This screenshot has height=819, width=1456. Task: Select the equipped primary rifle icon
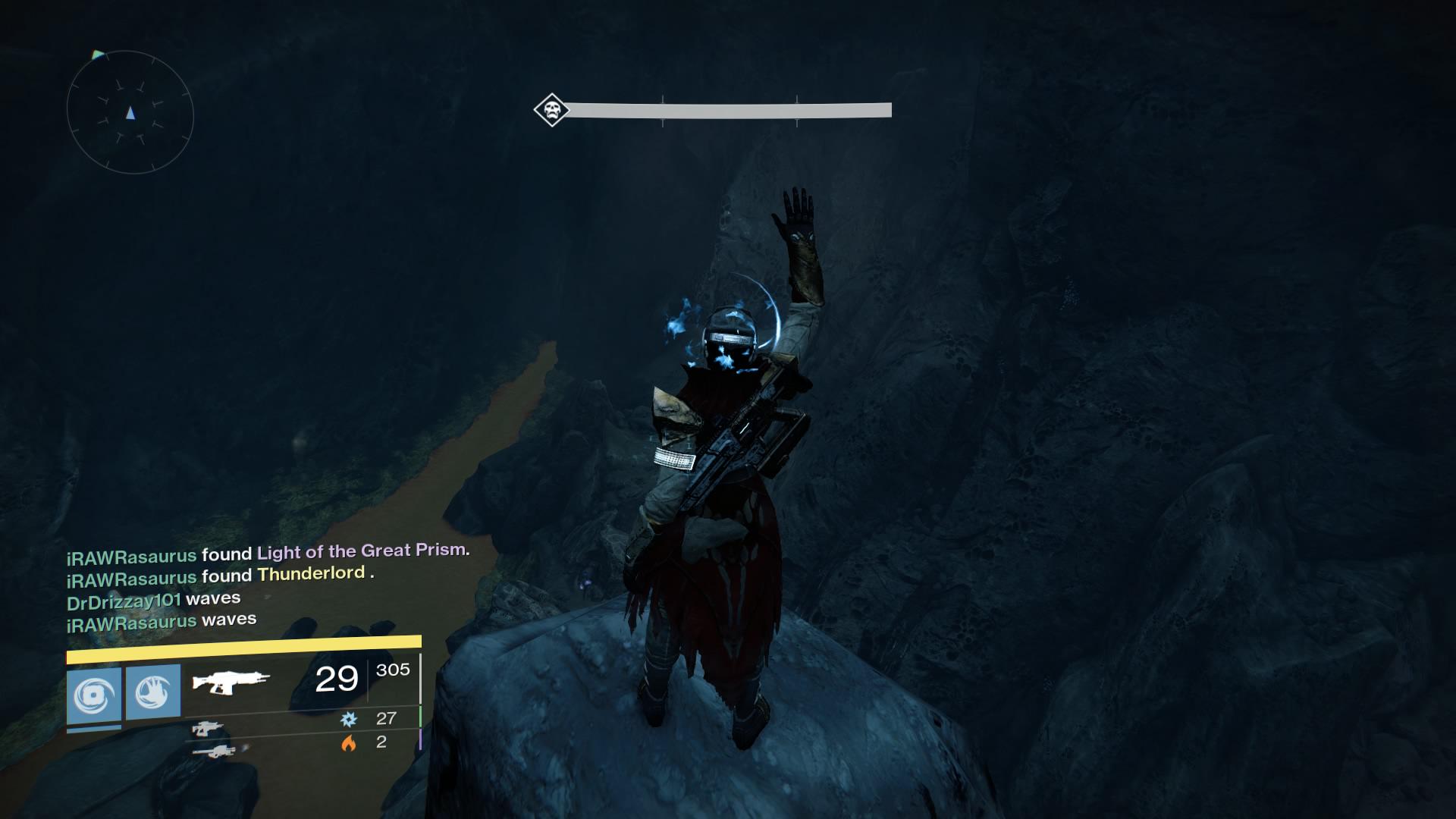point(231,679)
